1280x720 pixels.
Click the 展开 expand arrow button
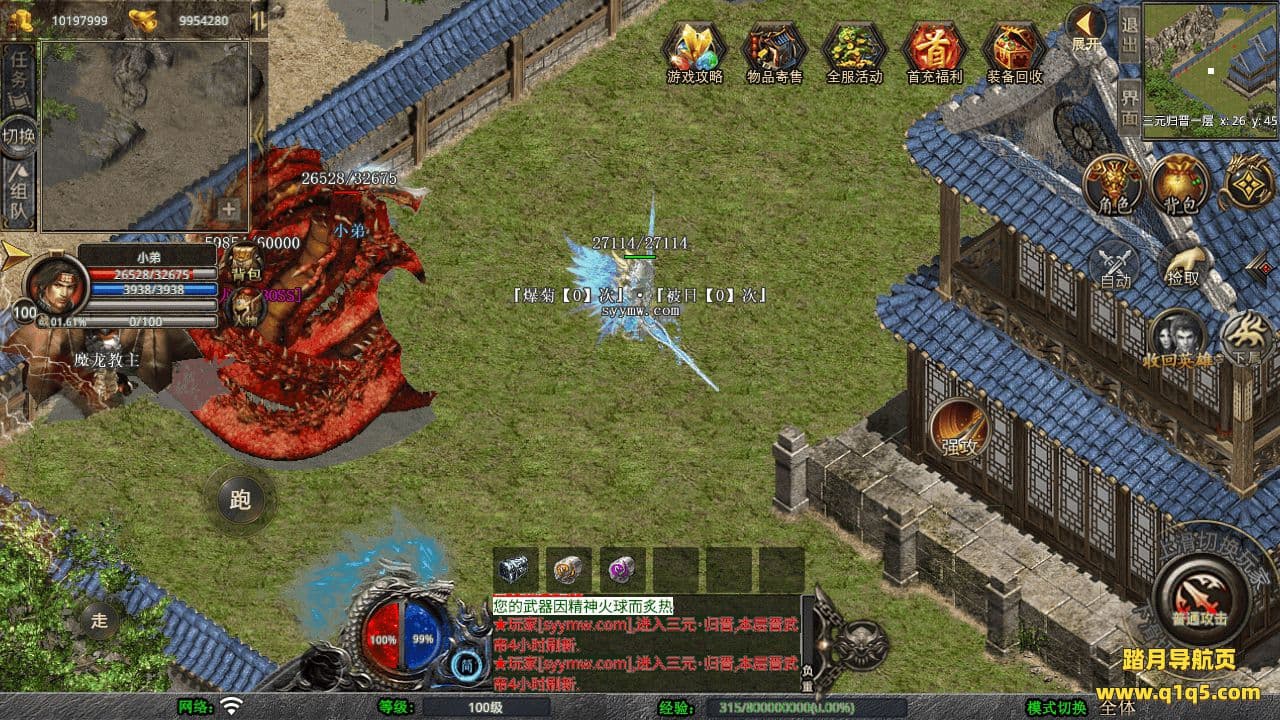click(1085, 28)
